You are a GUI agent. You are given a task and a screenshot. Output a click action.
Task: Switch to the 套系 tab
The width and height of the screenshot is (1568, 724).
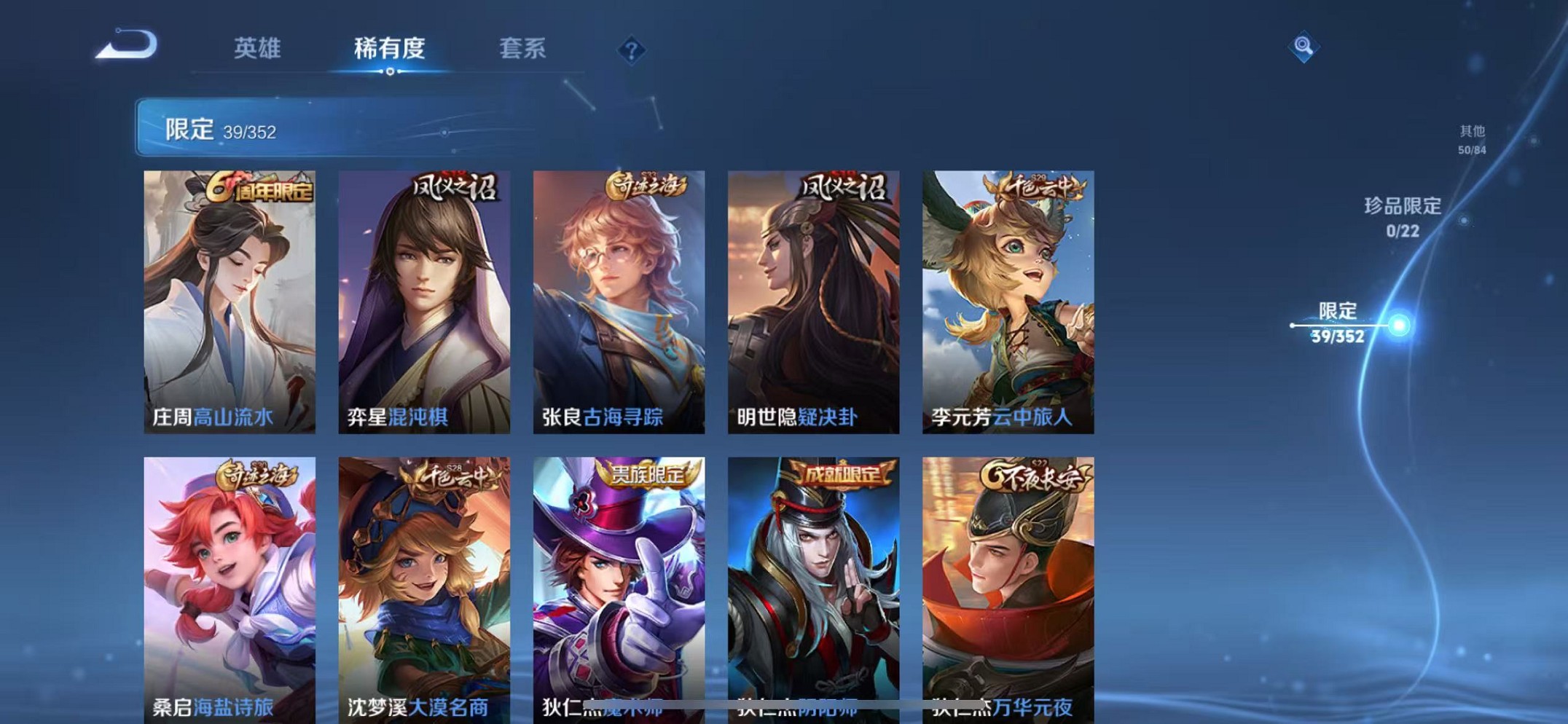(x=524, y=48)
